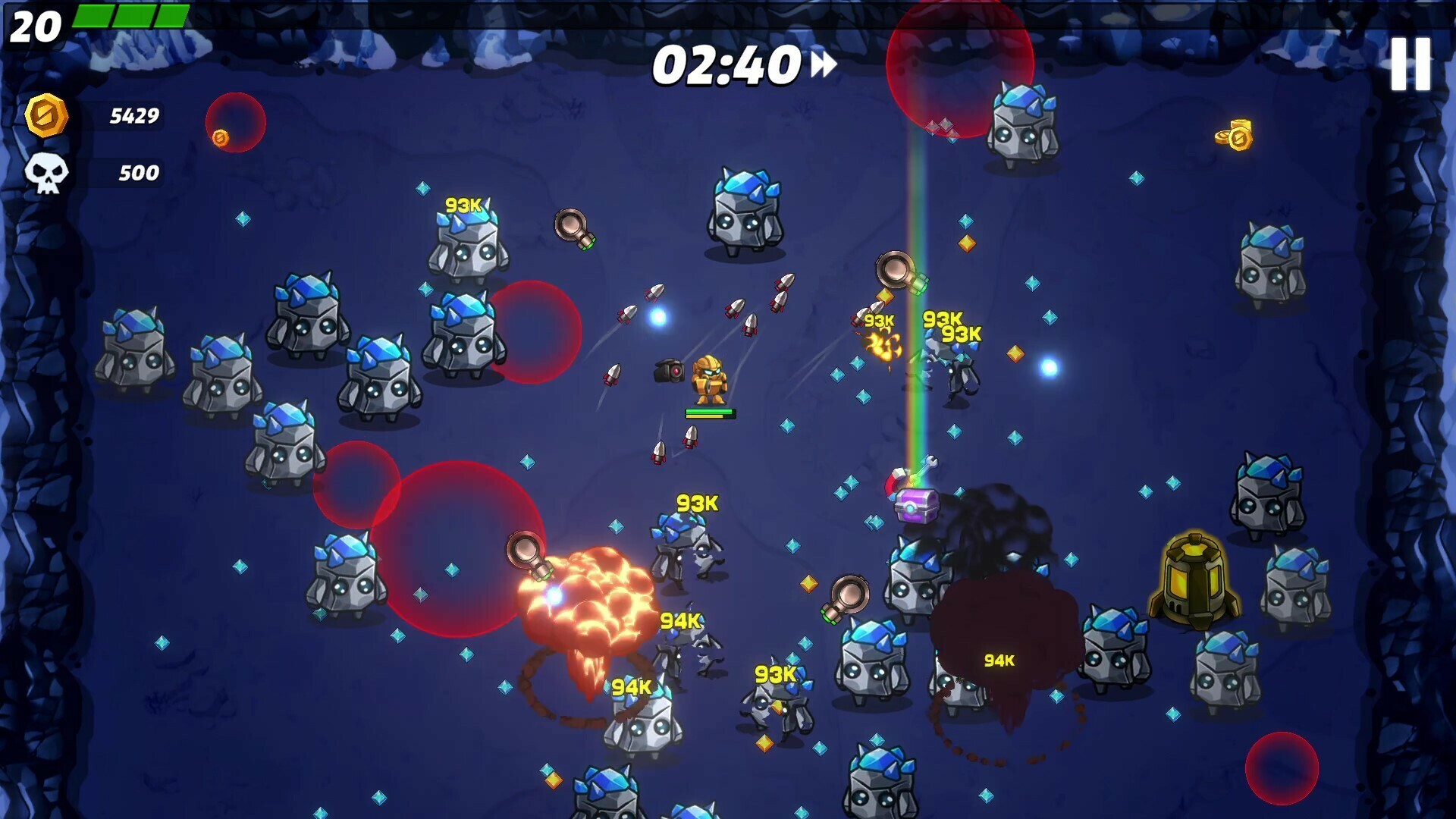Toggle fast-forward arrows beside the timer
The image size is (1456, 819).
[824, 64]
